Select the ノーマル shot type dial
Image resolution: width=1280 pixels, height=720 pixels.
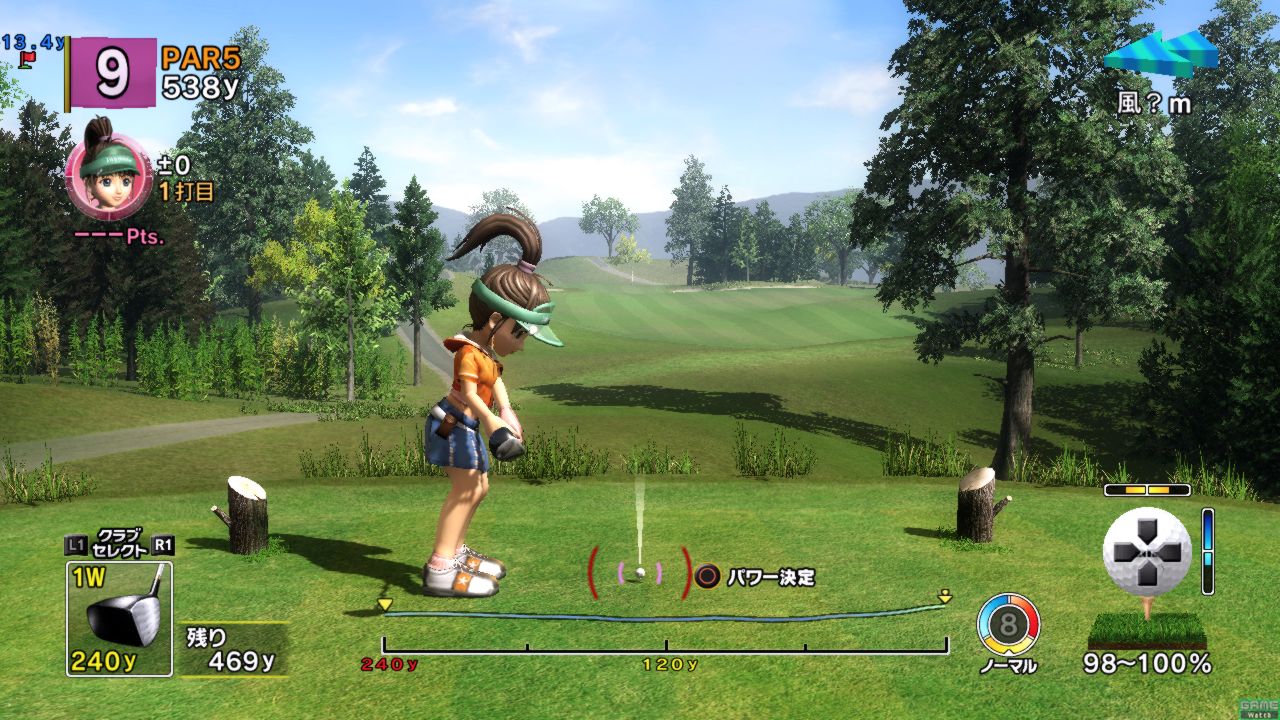tap(1008, 625)
